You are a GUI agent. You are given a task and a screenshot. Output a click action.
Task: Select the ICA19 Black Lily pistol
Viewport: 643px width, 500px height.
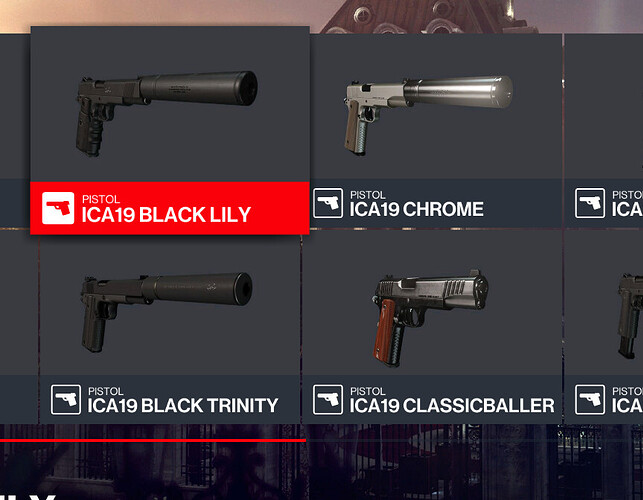(x=169, y=130)
